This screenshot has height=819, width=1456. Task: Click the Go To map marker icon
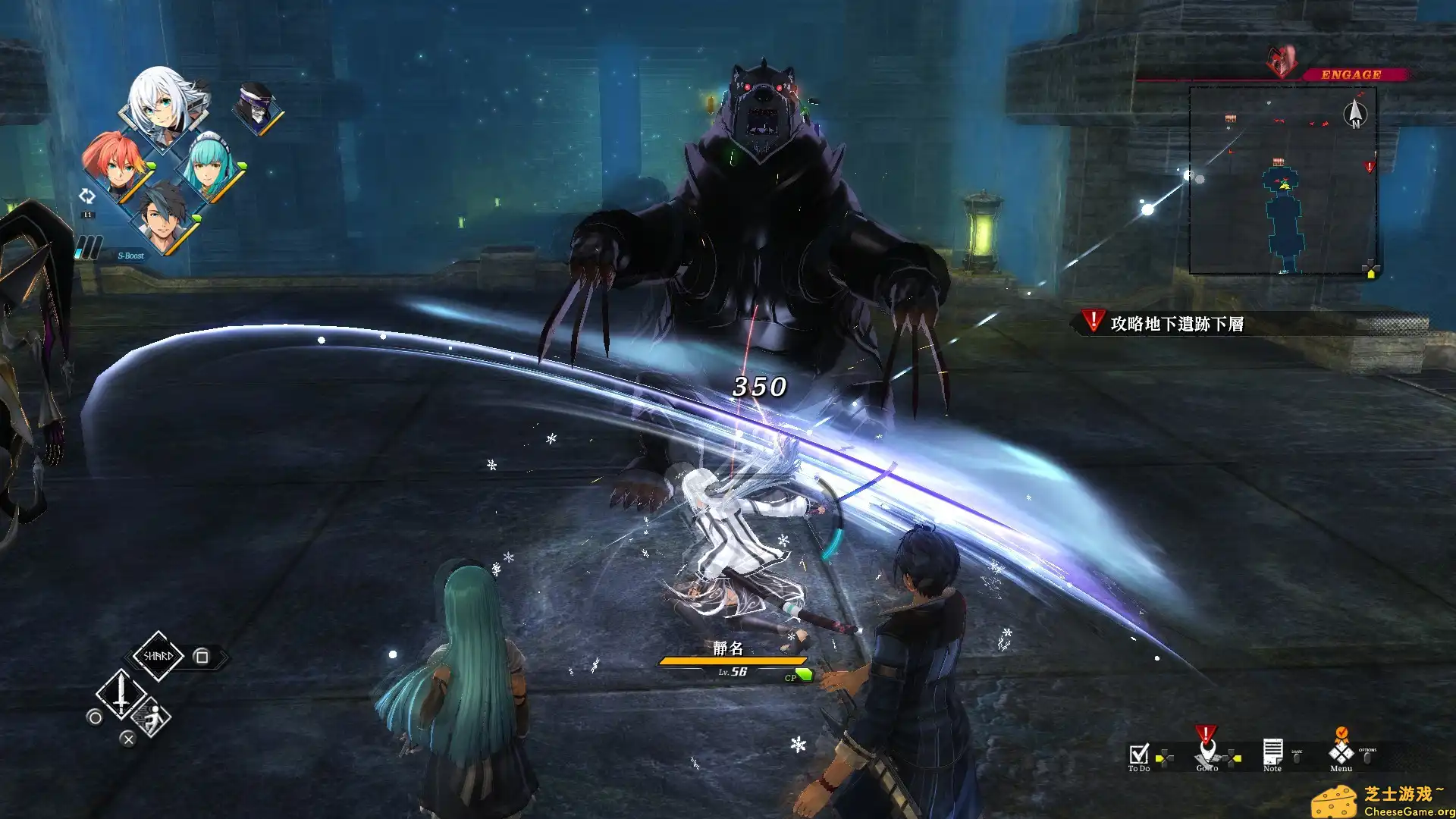coord(1207,752)
